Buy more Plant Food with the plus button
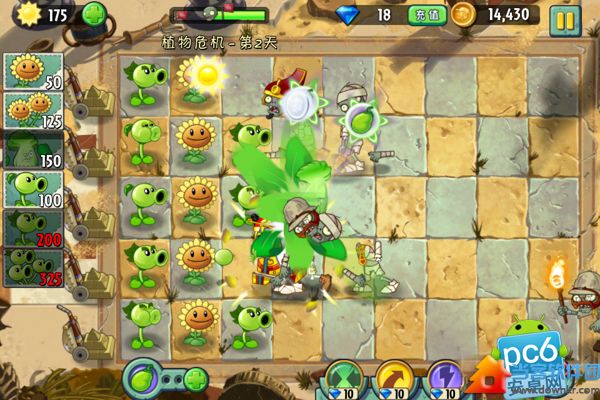The image size is (600, 400). tap(195, 380)
